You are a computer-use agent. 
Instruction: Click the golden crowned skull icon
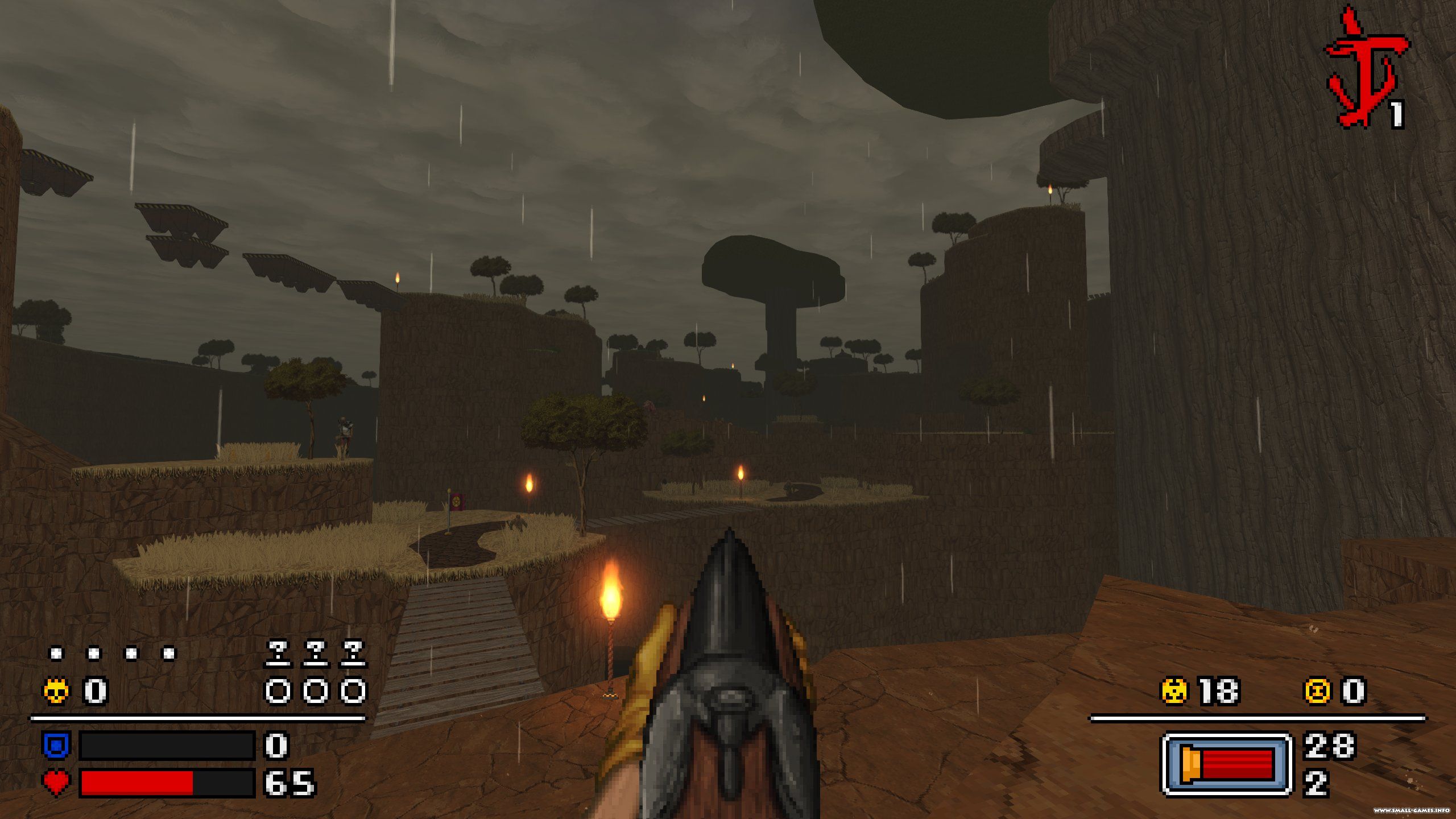click(x=56, y=692)
